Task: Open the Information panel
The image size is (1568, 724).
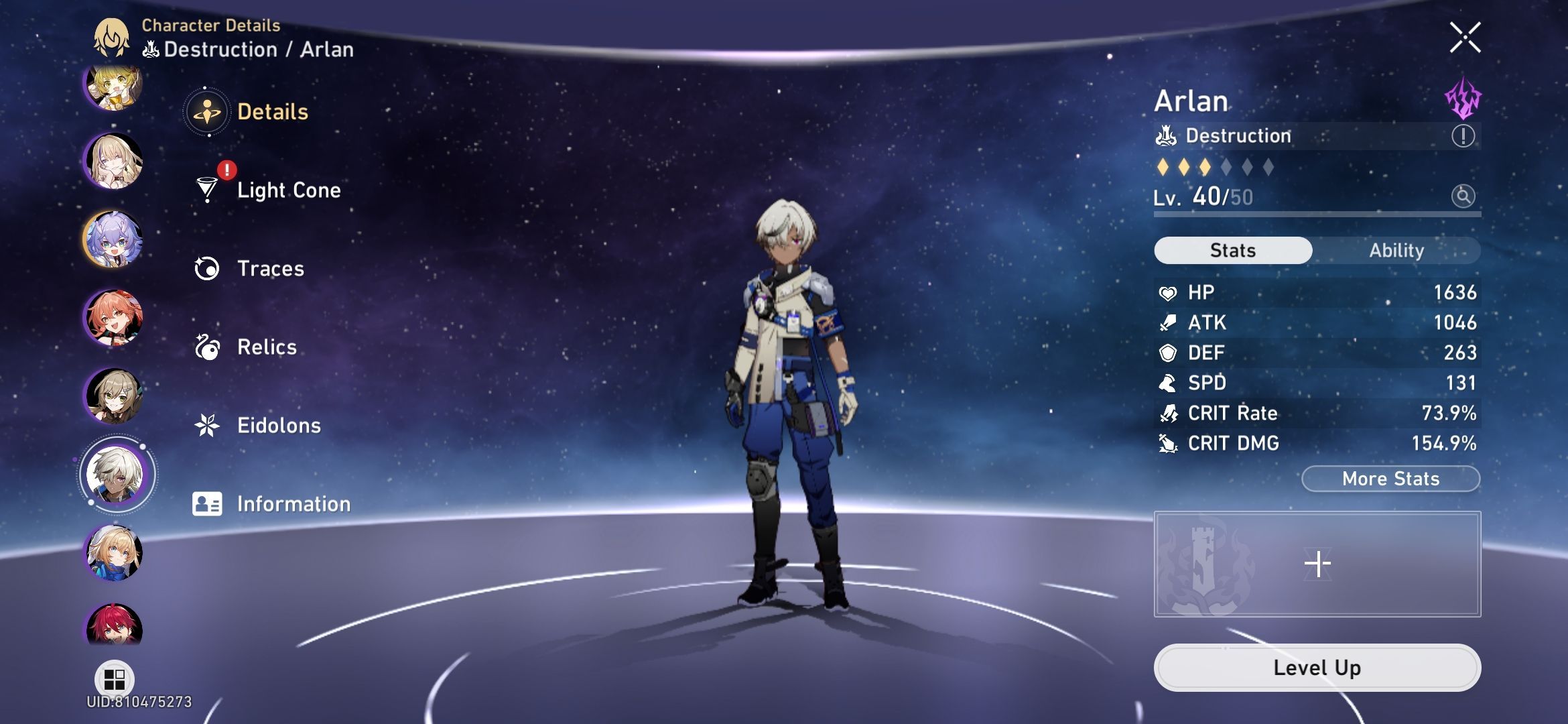Action: coord(293,503)
